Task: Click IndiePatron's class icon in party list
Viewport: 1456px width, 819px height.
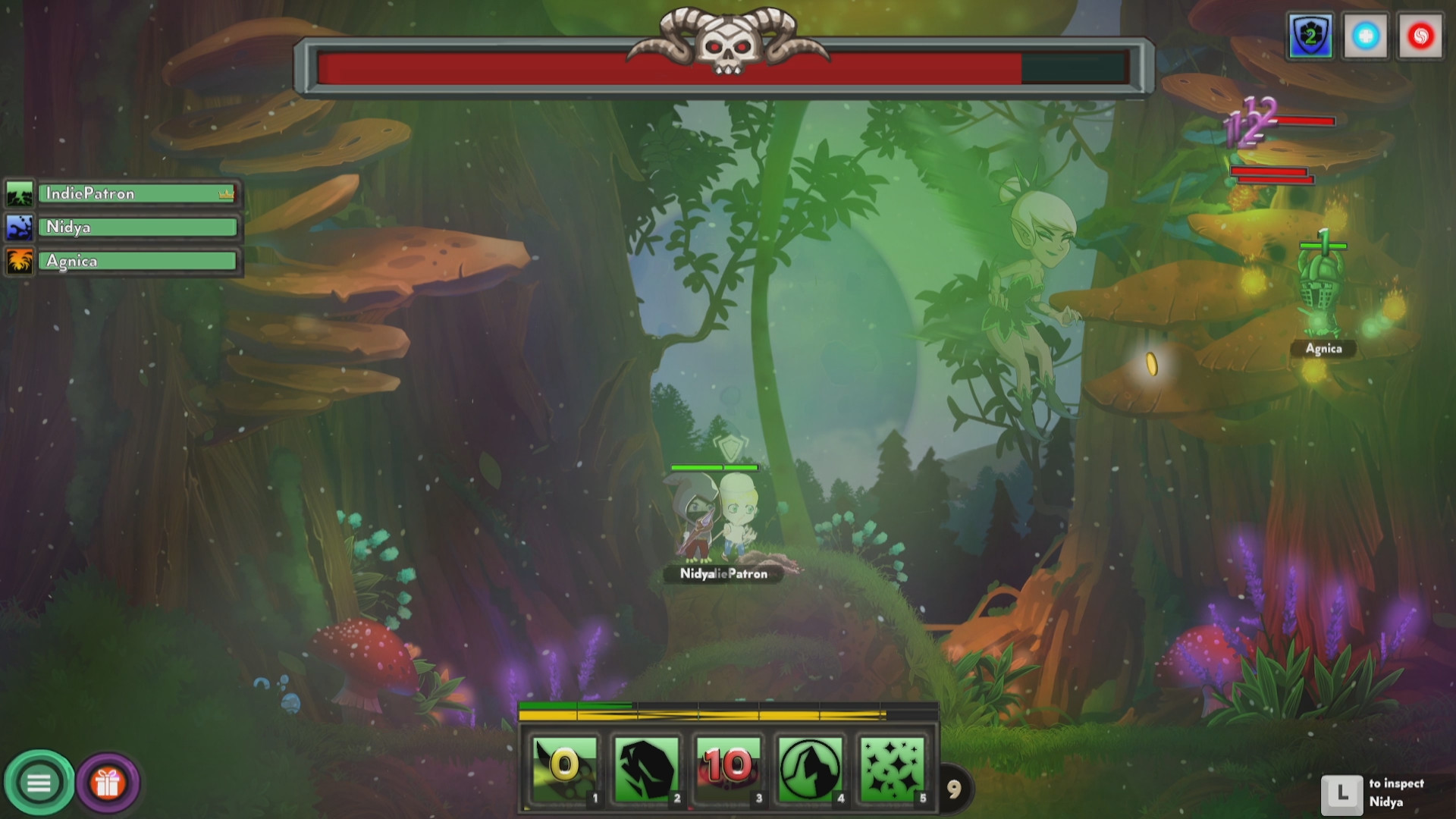Action: (20, 193)
